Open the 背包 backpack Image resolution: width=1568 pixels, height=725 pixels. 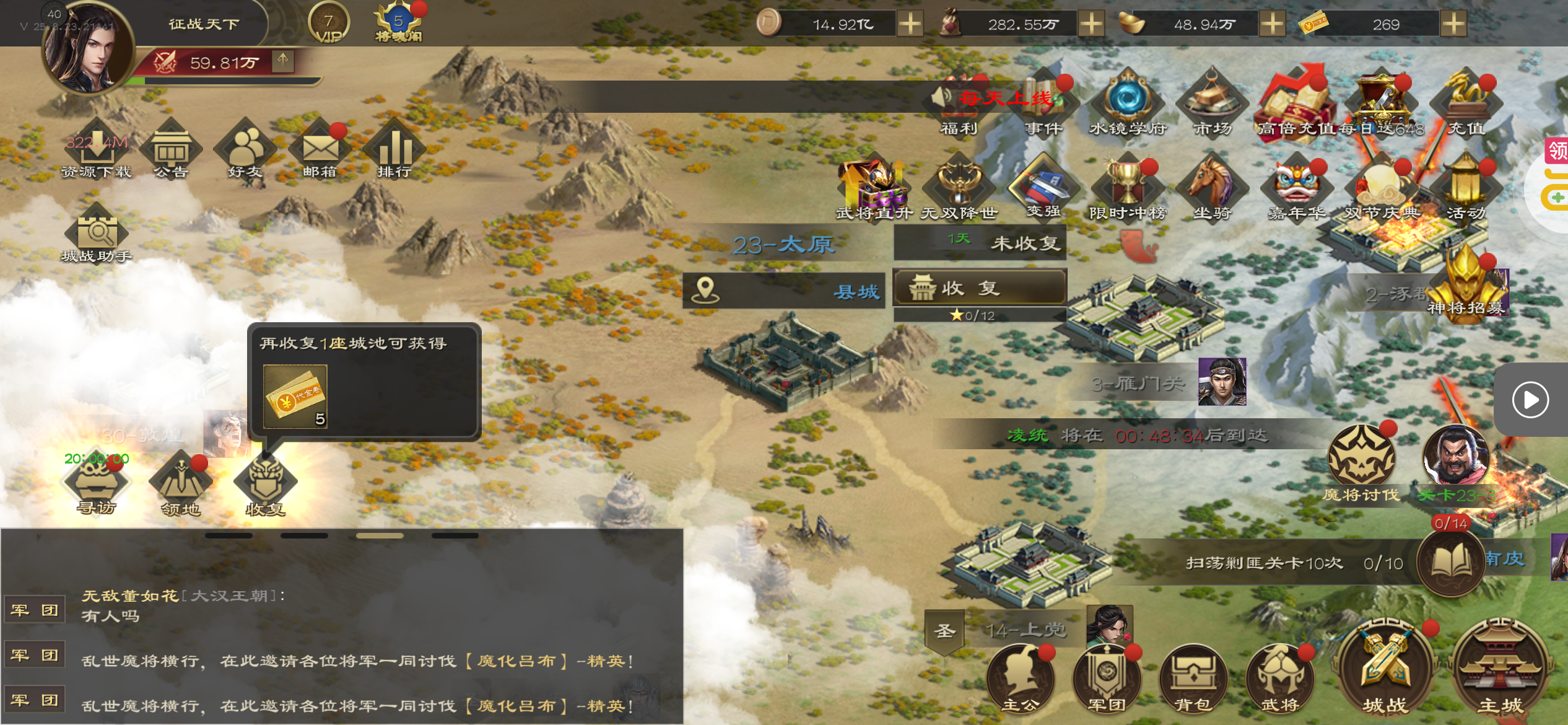[x=1193, y=679]
